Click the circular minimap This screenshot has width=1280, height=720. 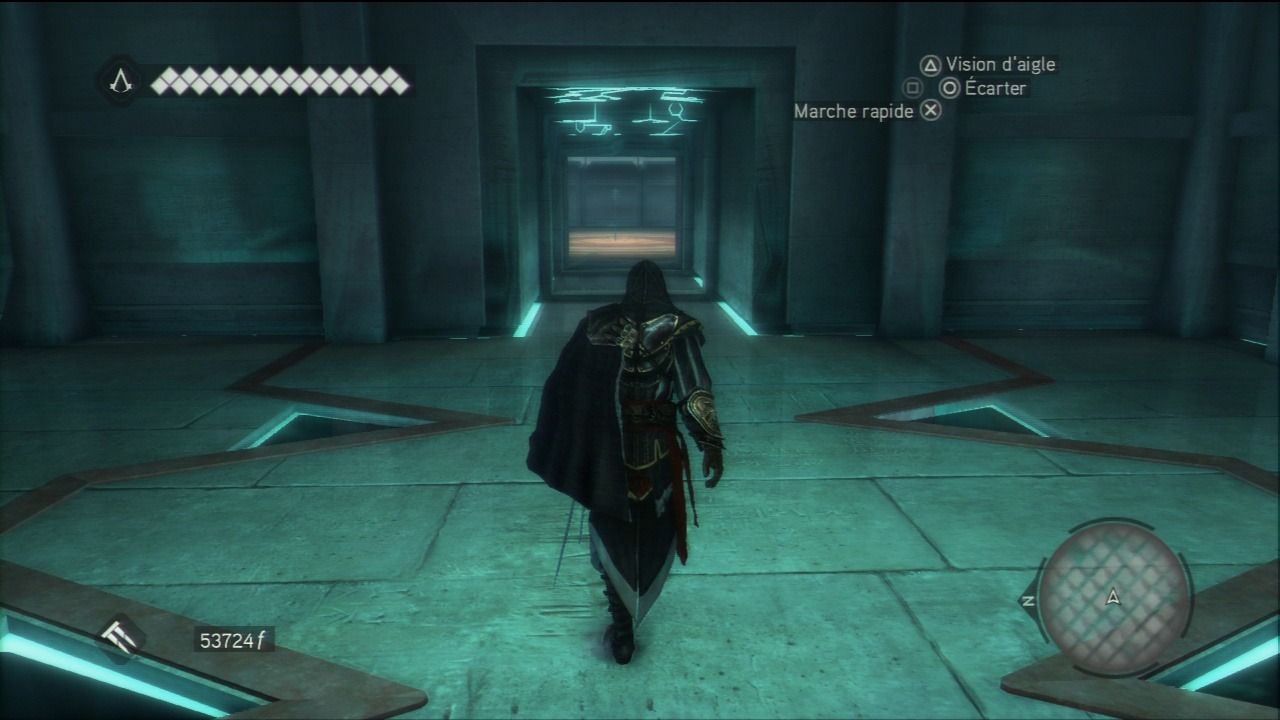coord(1113,597)
